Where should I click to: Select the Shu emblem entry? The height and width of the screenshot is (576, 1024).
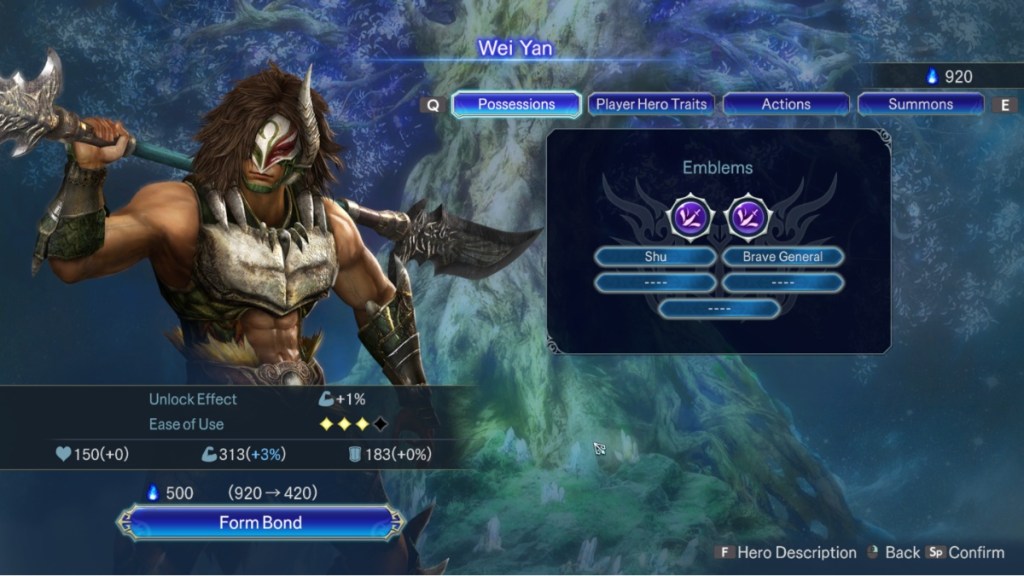click(655, 257)
